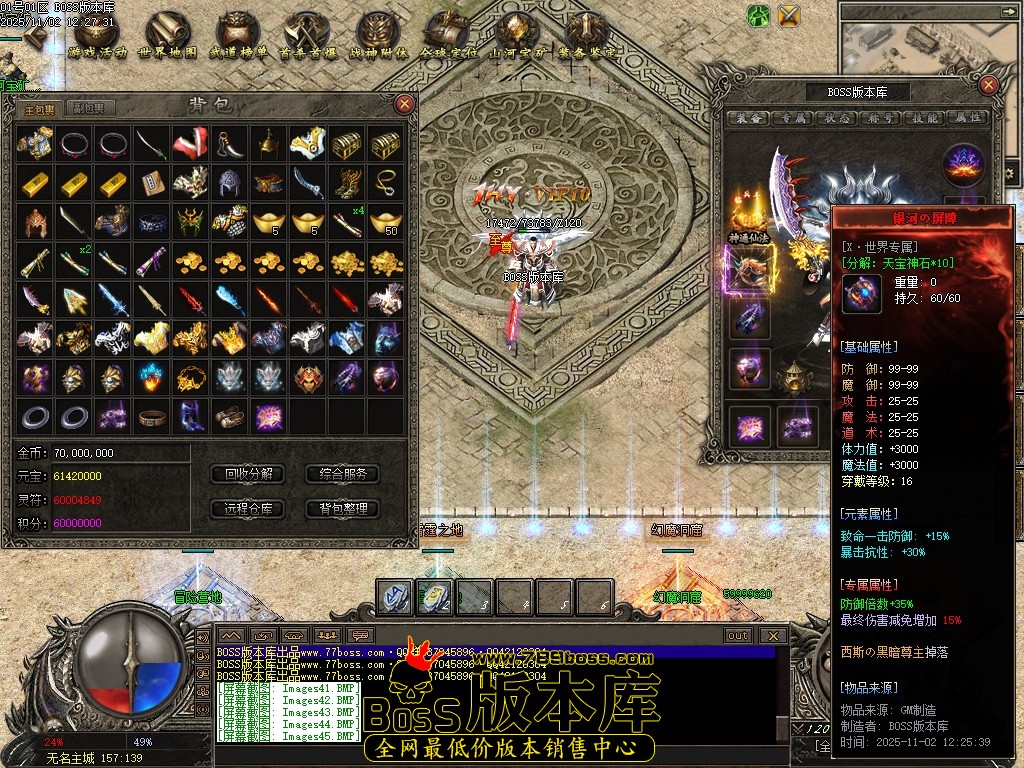
Task: Close the BOSS版本库 character panel
Action: [988, 85]
